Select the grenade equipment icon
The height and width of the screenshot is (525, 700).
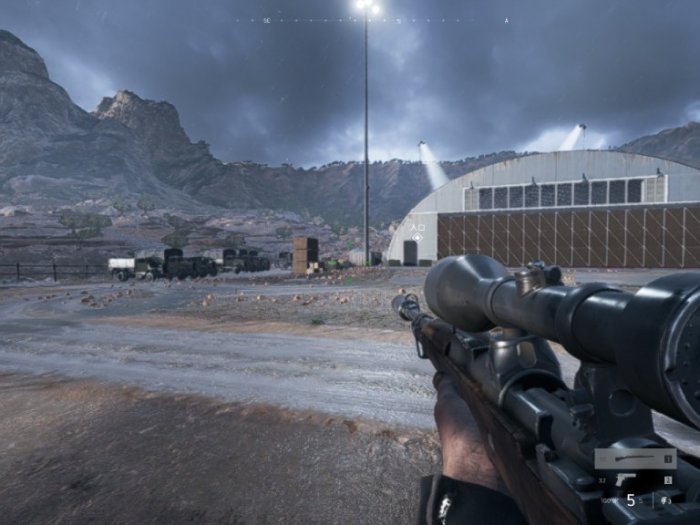pos(667,499)
